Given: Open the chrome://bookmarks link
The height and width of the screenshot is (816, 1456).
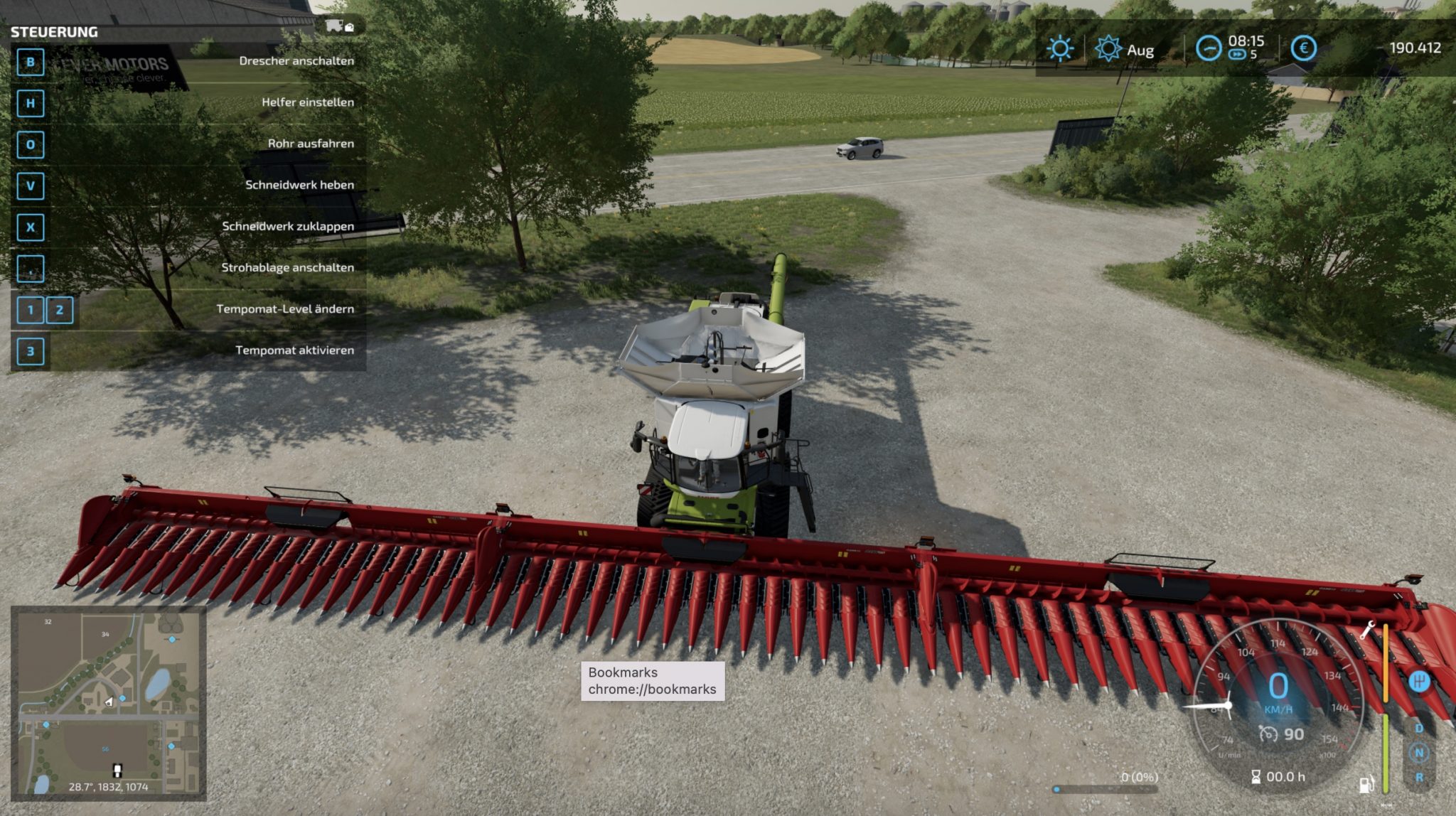Looking at the screenshot, I should (x=652, y=689).
